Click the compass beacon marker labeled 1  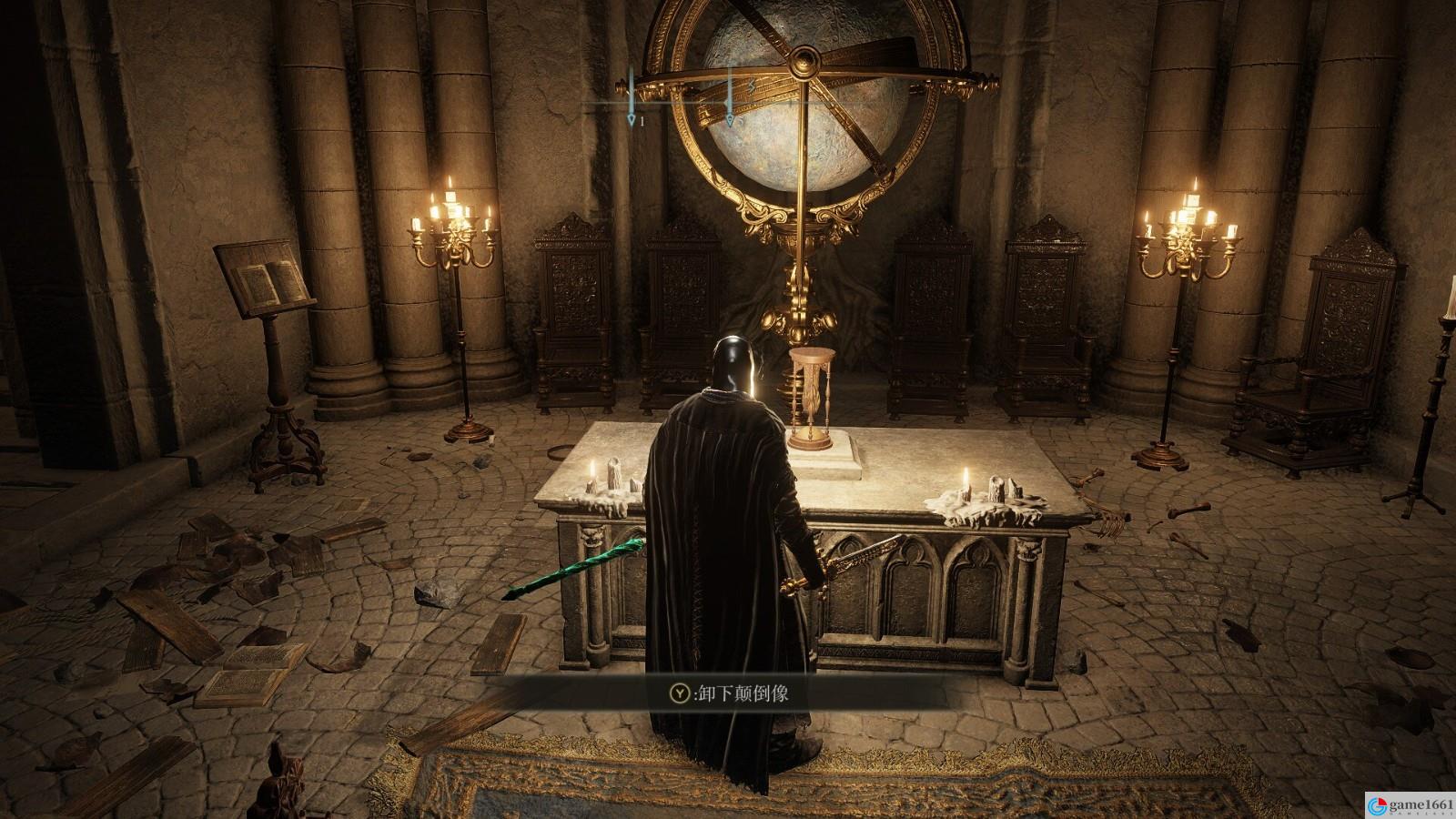pyautogui.click(x=632, y=118)
